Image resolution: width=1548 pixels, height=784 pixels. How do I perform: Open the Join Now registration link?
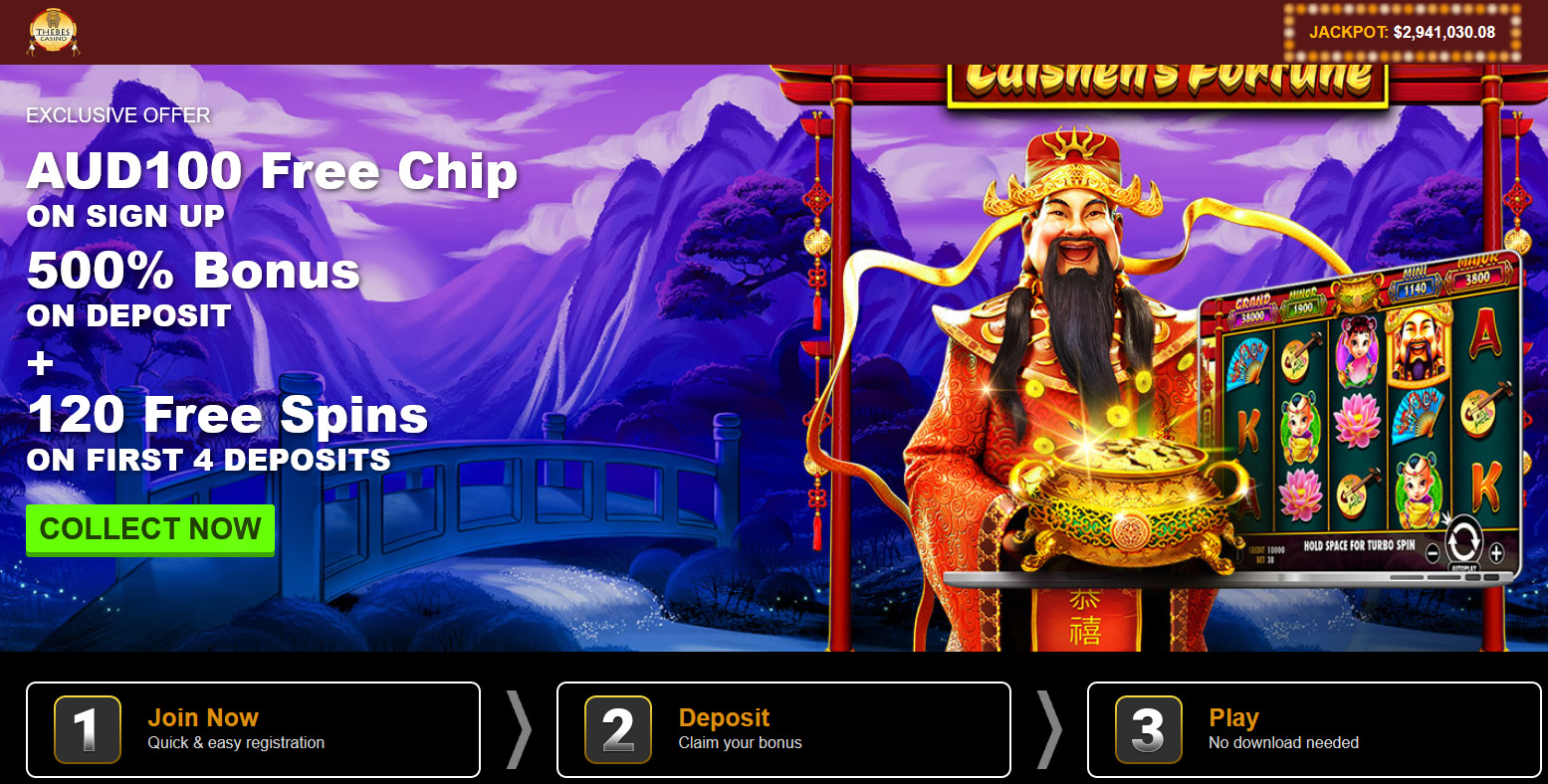pyautogui.click(x=203, y=716)
